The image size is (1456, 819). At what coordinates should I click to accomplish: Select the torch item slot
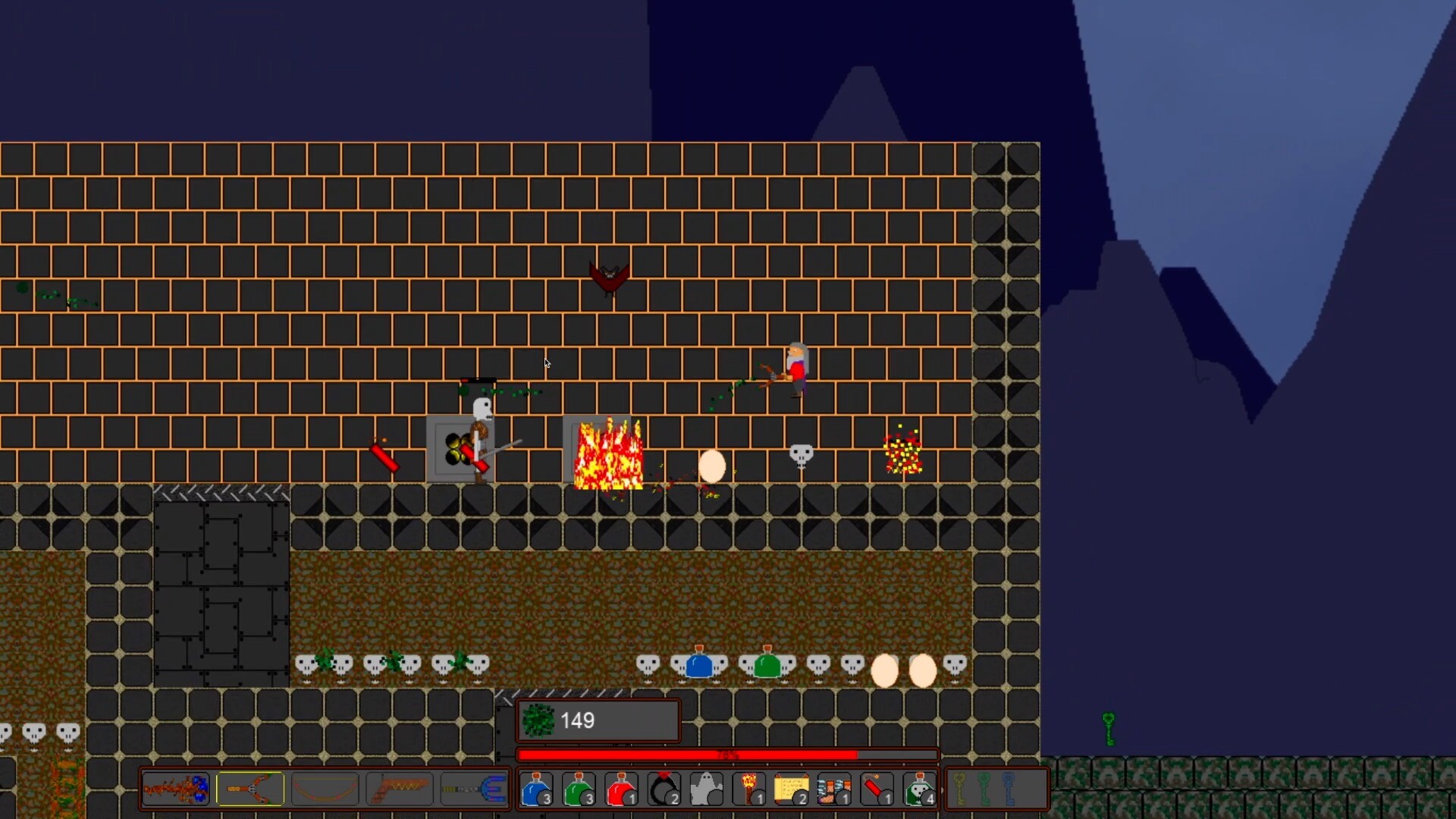[749, 789]
